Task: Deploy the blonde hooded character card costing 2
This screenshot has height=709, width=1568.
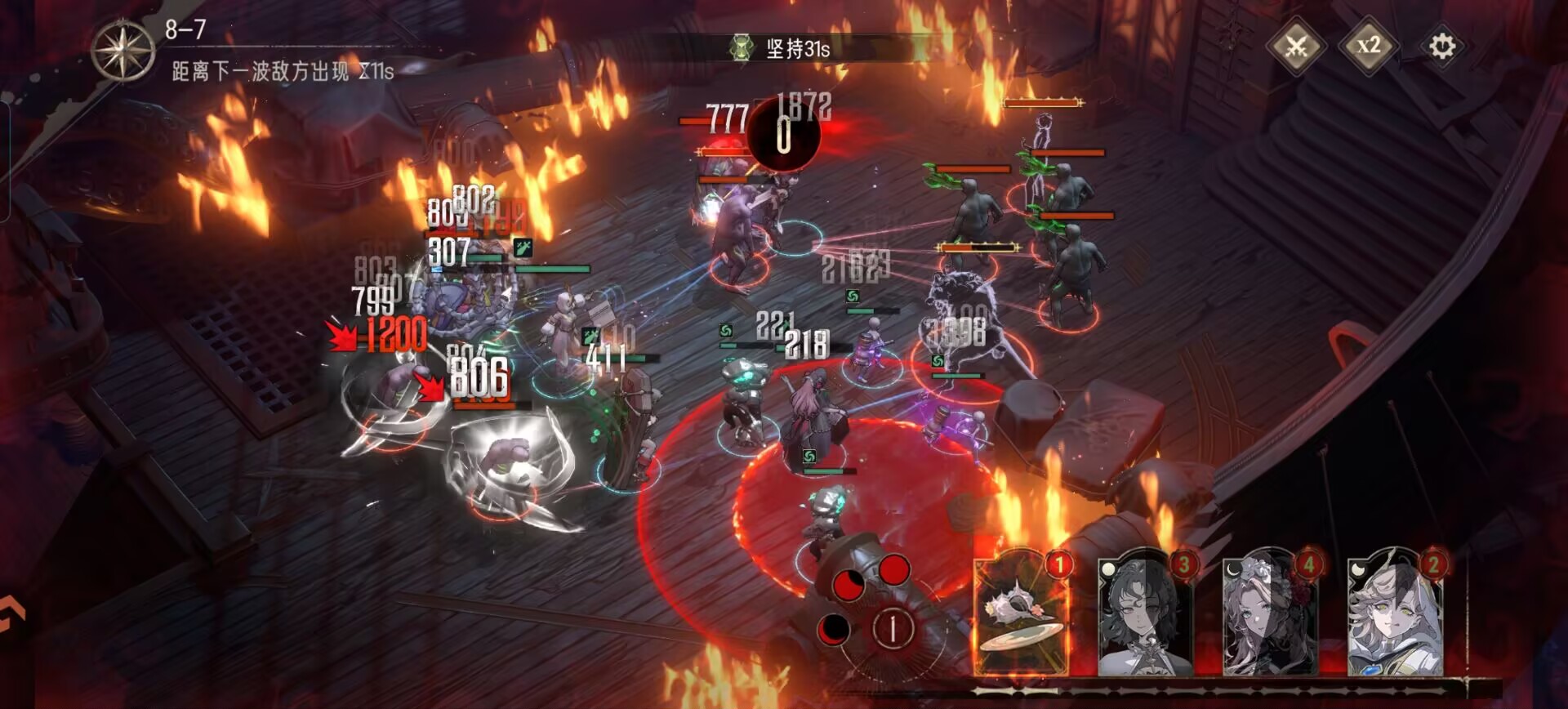Action: (1394, 617)
